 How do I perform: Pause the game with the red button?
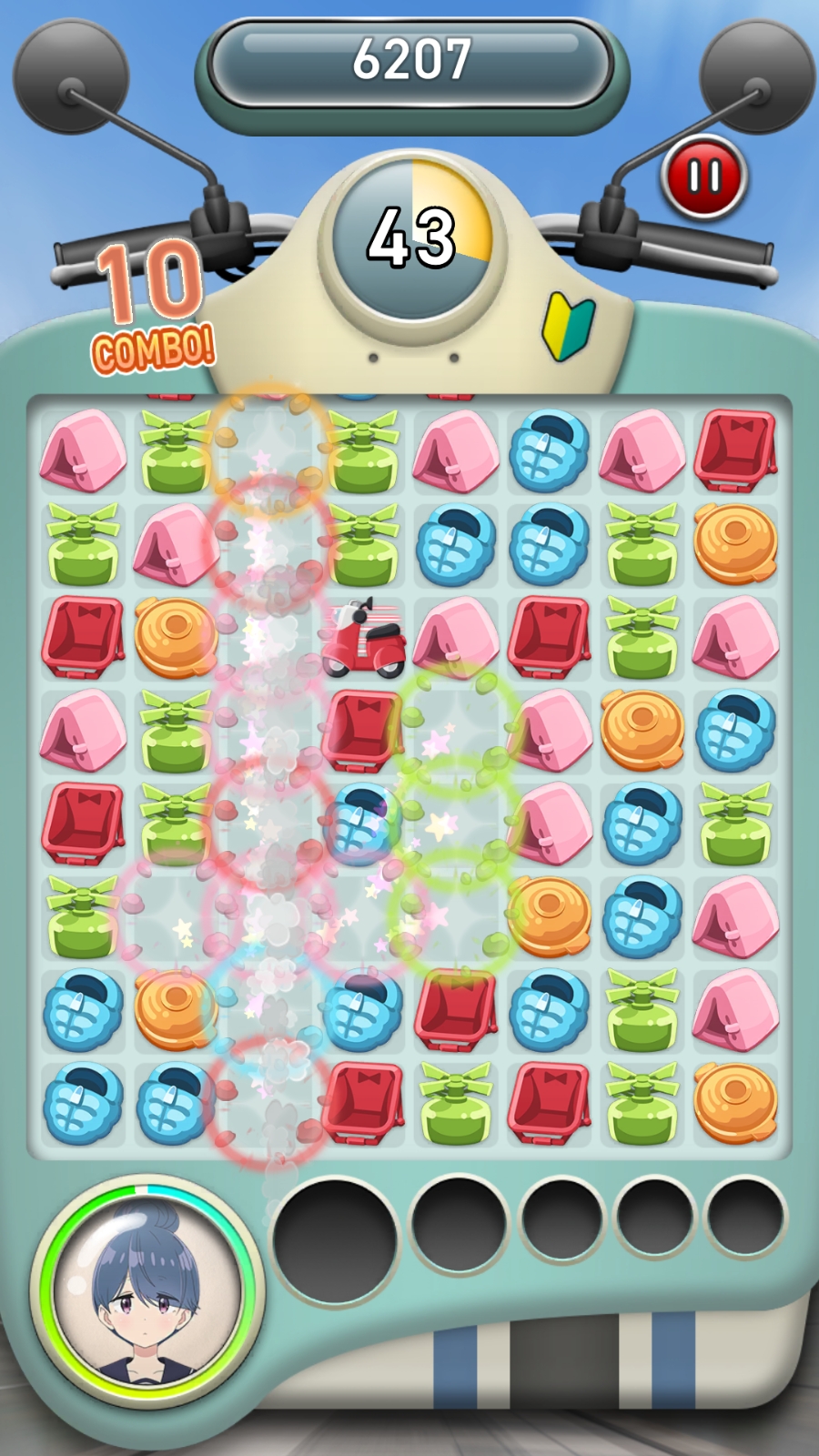704,177
